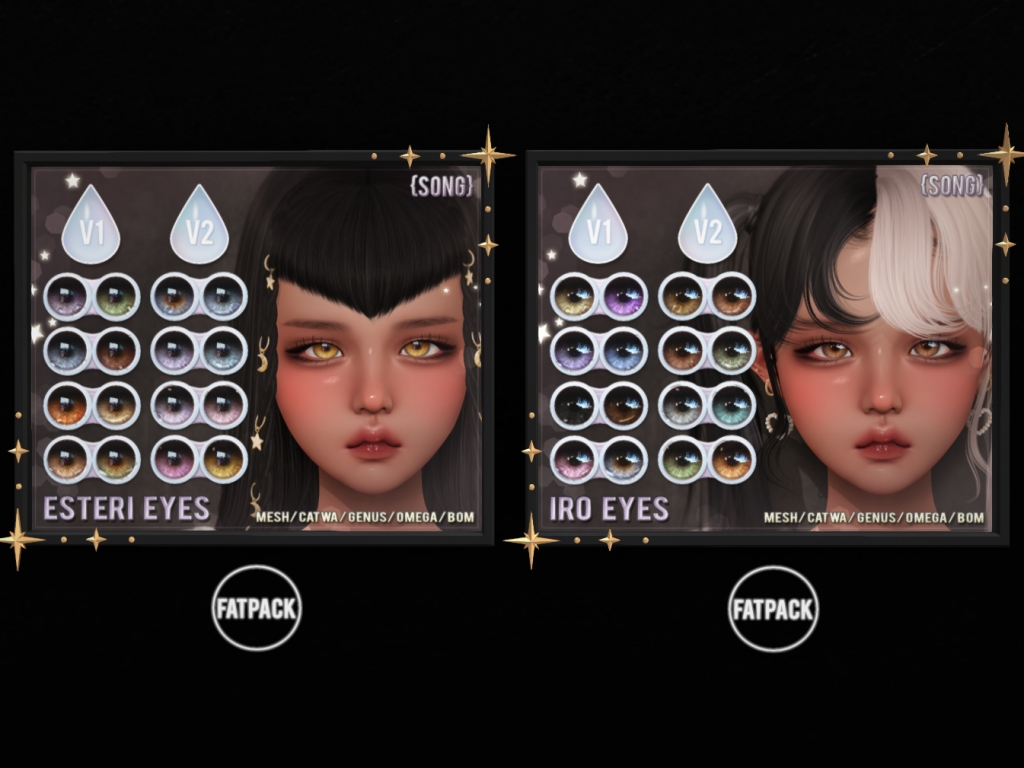This screenshot has width=1024, height=768.
Task: Choose the FATPACK button under Iro Eyes
Action: (x=773, y=608)
